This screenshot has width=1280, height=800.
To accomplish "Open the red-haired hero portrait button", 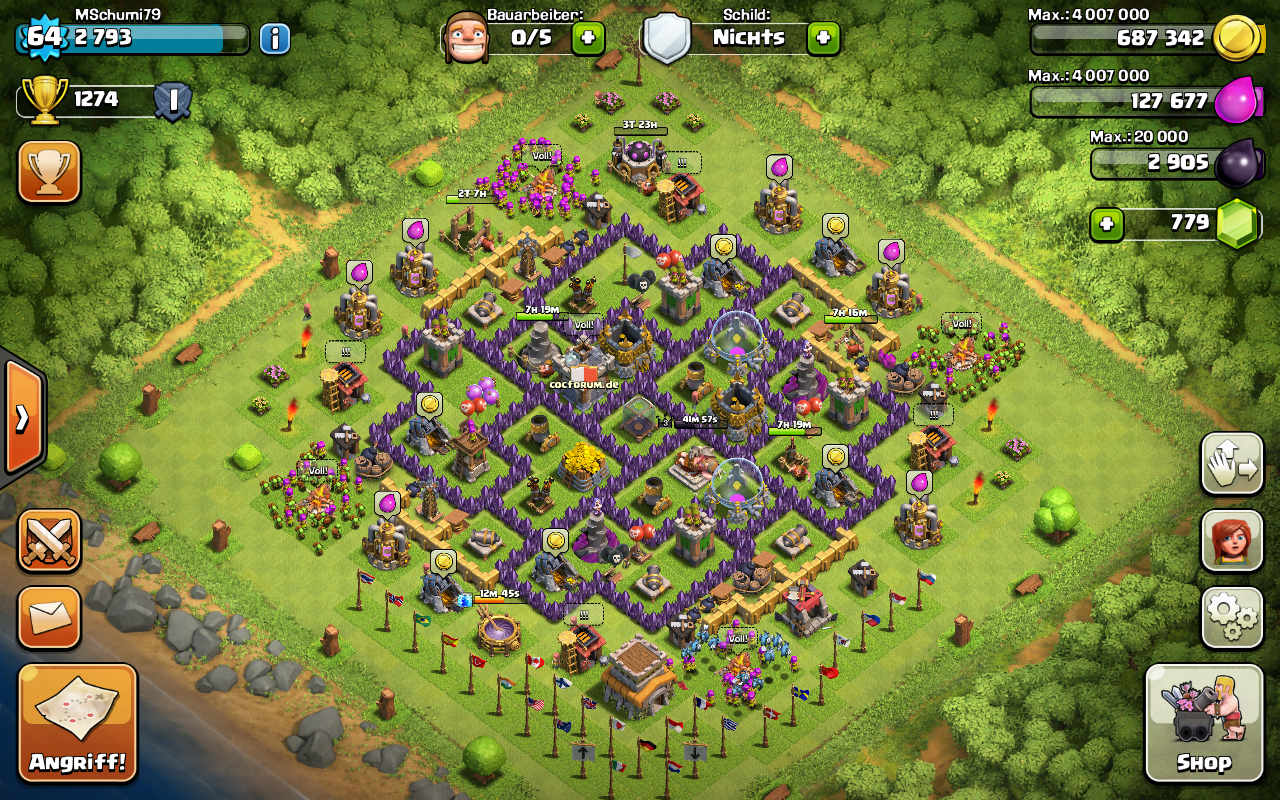I will [1232, 541].
